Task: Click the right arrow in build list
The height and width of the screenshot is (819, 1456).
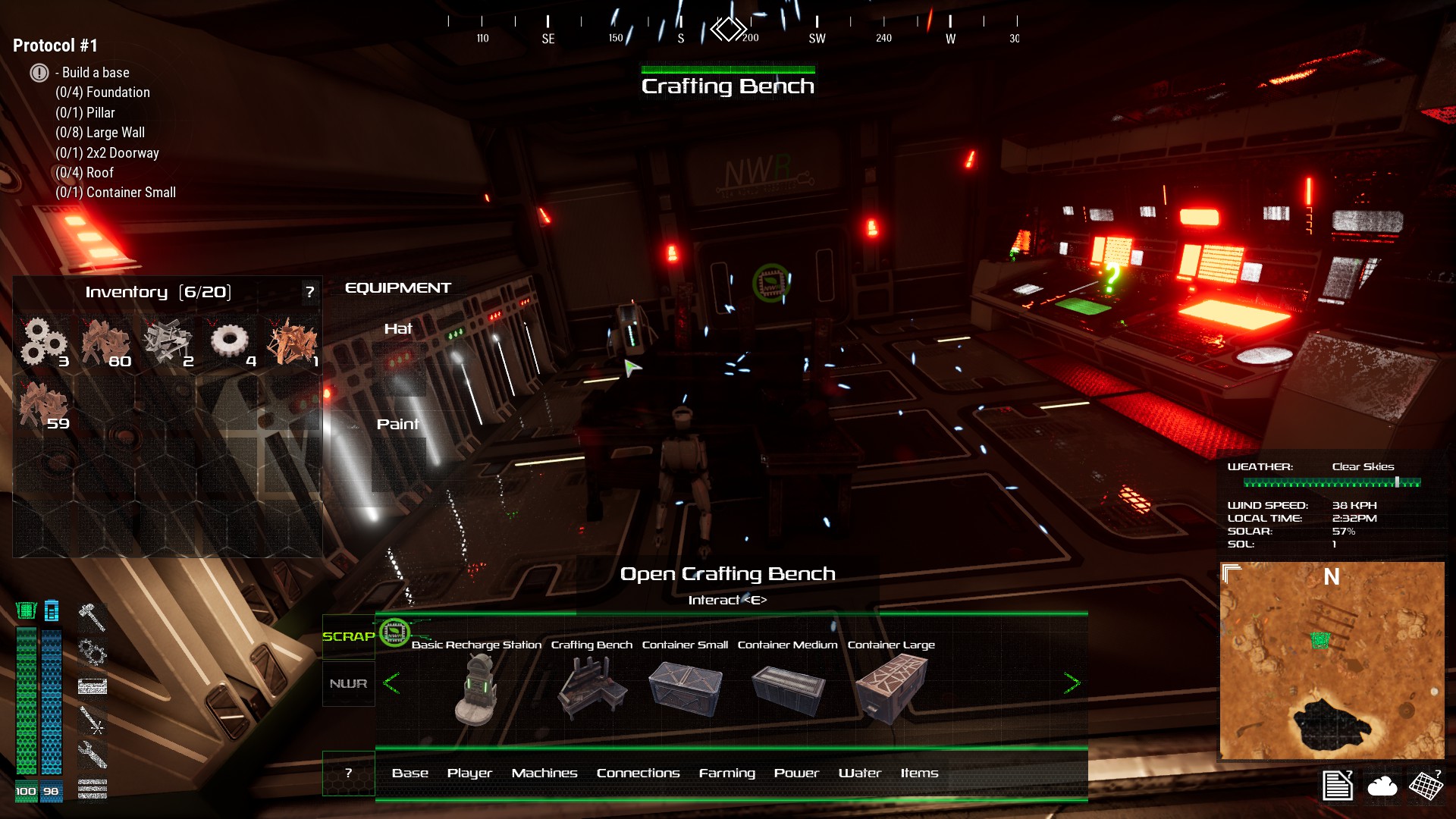Action: (1072, 683)
